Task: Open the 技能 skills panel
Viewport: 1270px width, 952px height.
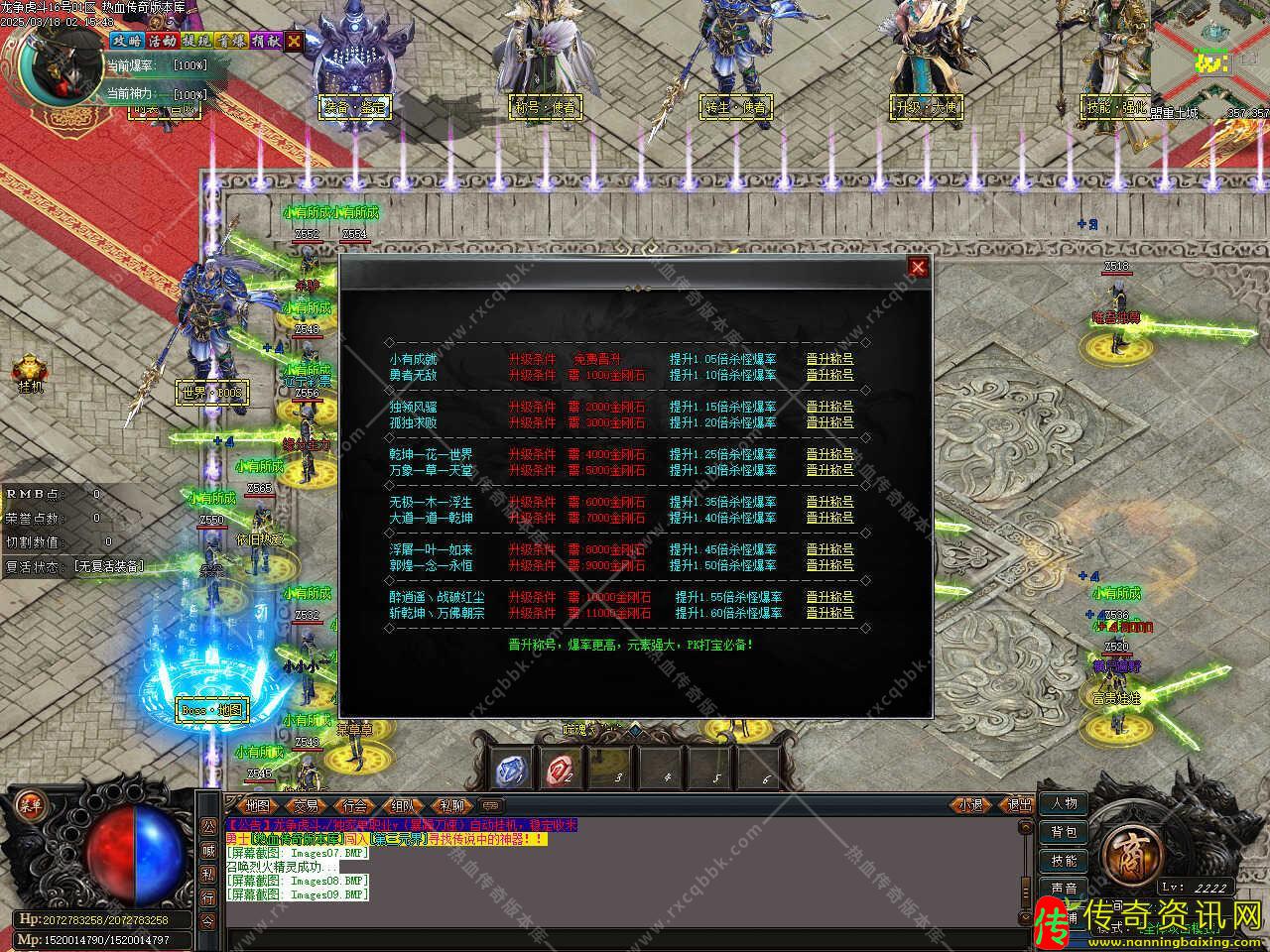Action: click(x=1065, y=861)
